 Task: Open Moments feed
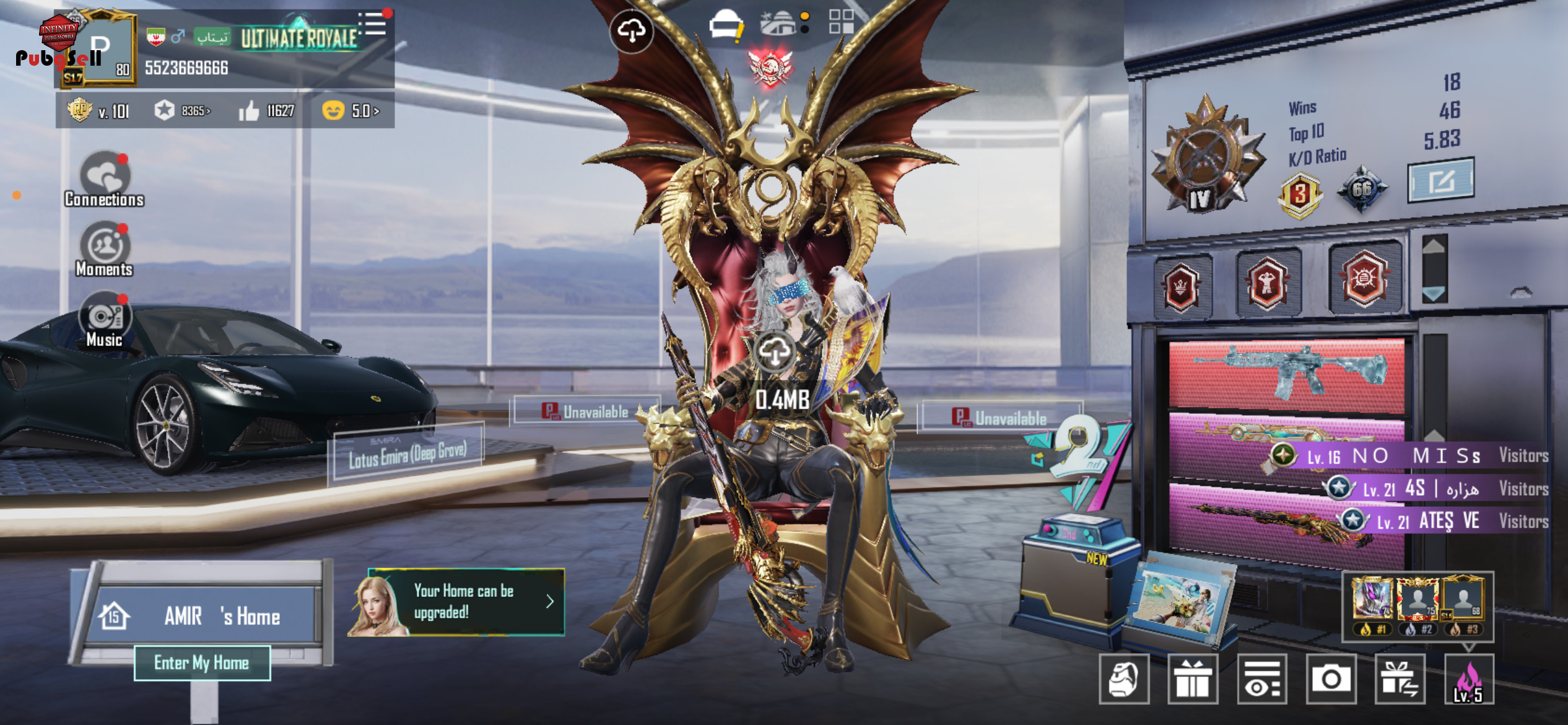105,249
